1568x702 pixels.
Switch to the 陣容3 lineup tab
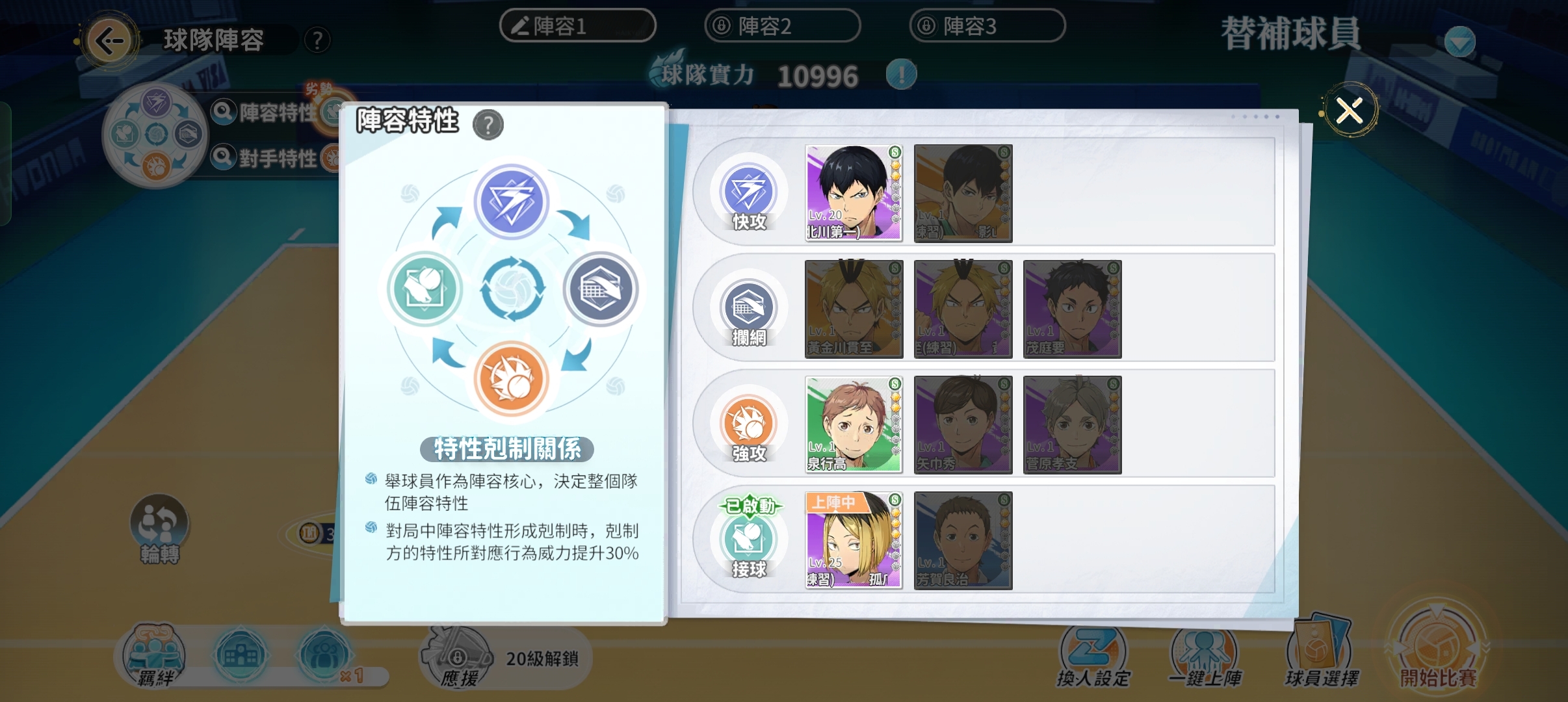[988, 26]
